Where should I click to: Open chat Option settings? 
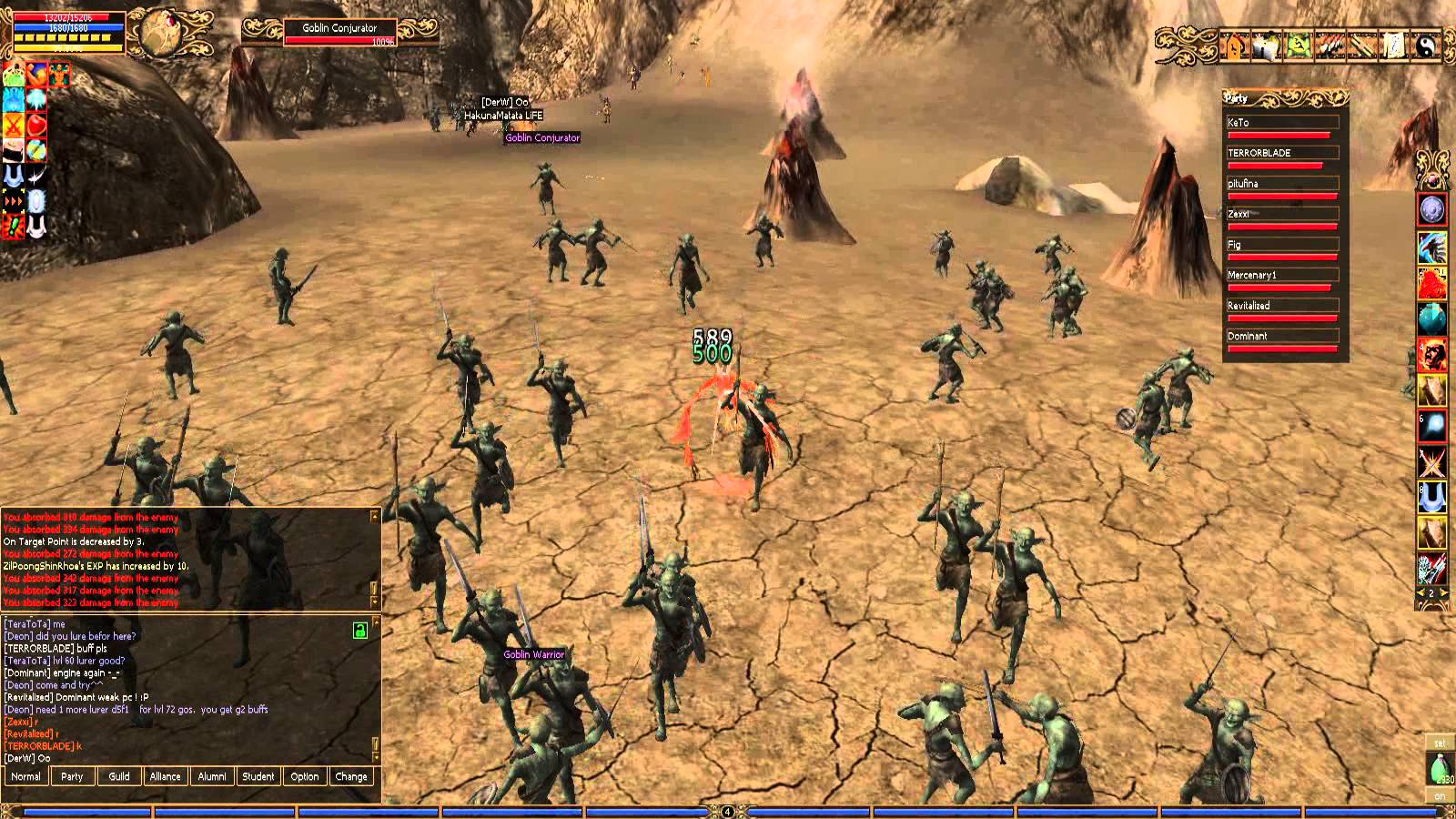tap(305, 776)
